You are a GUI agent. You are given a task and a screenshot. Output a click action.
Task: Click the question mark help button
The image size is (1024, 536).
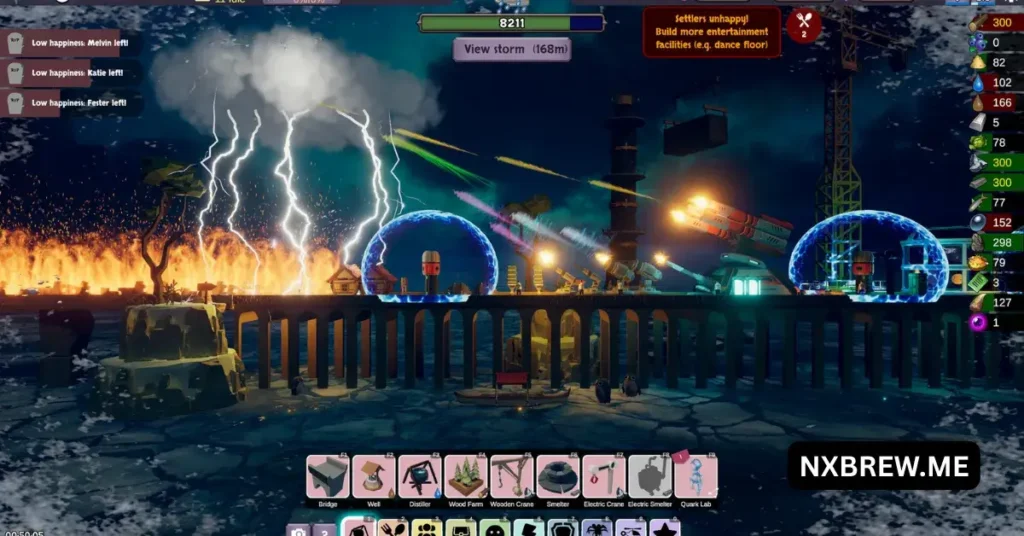click(x=324, y=530)
